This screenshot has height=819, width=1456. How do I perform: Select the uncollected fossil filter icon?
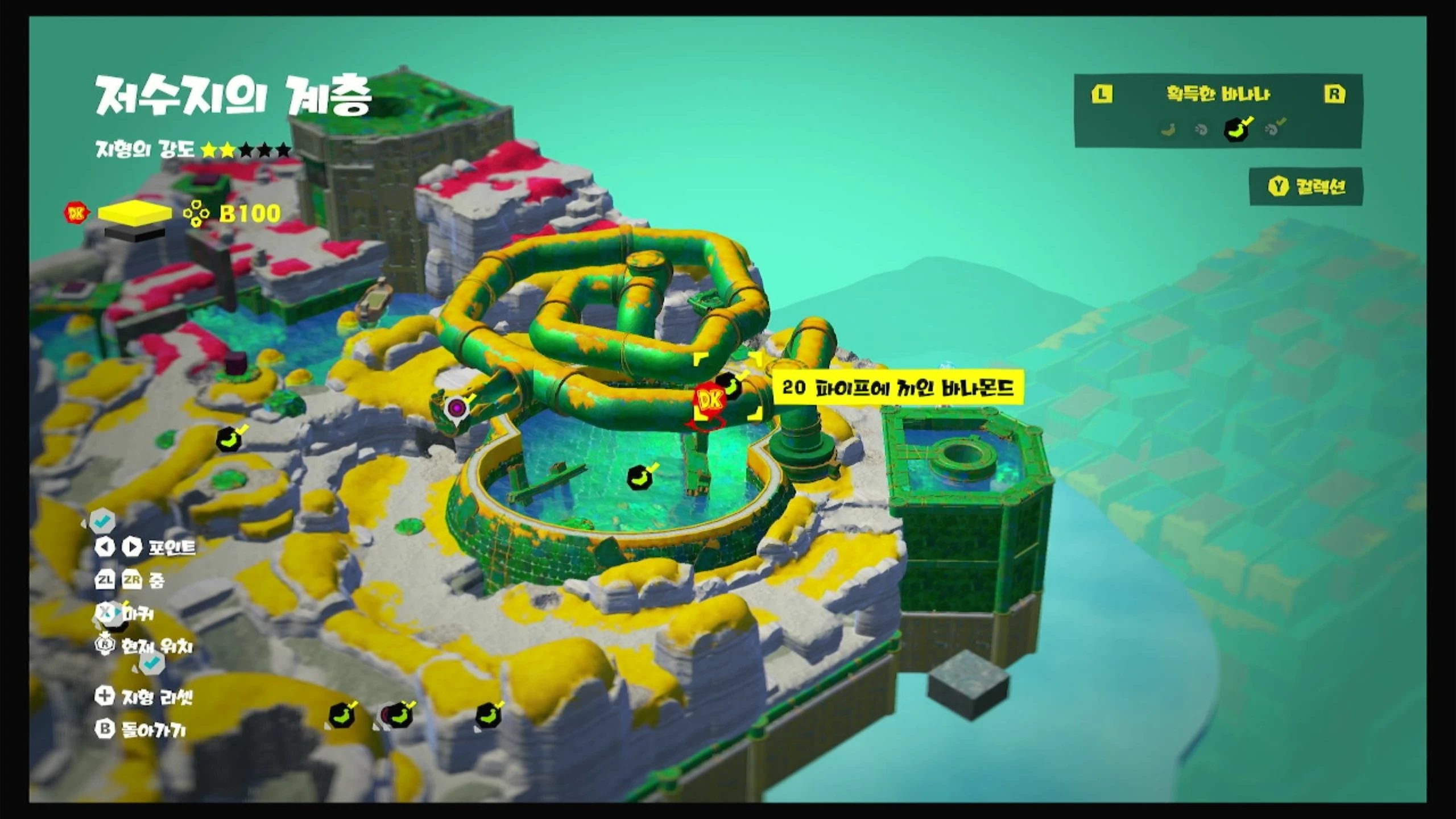(x=1201, y=130)
